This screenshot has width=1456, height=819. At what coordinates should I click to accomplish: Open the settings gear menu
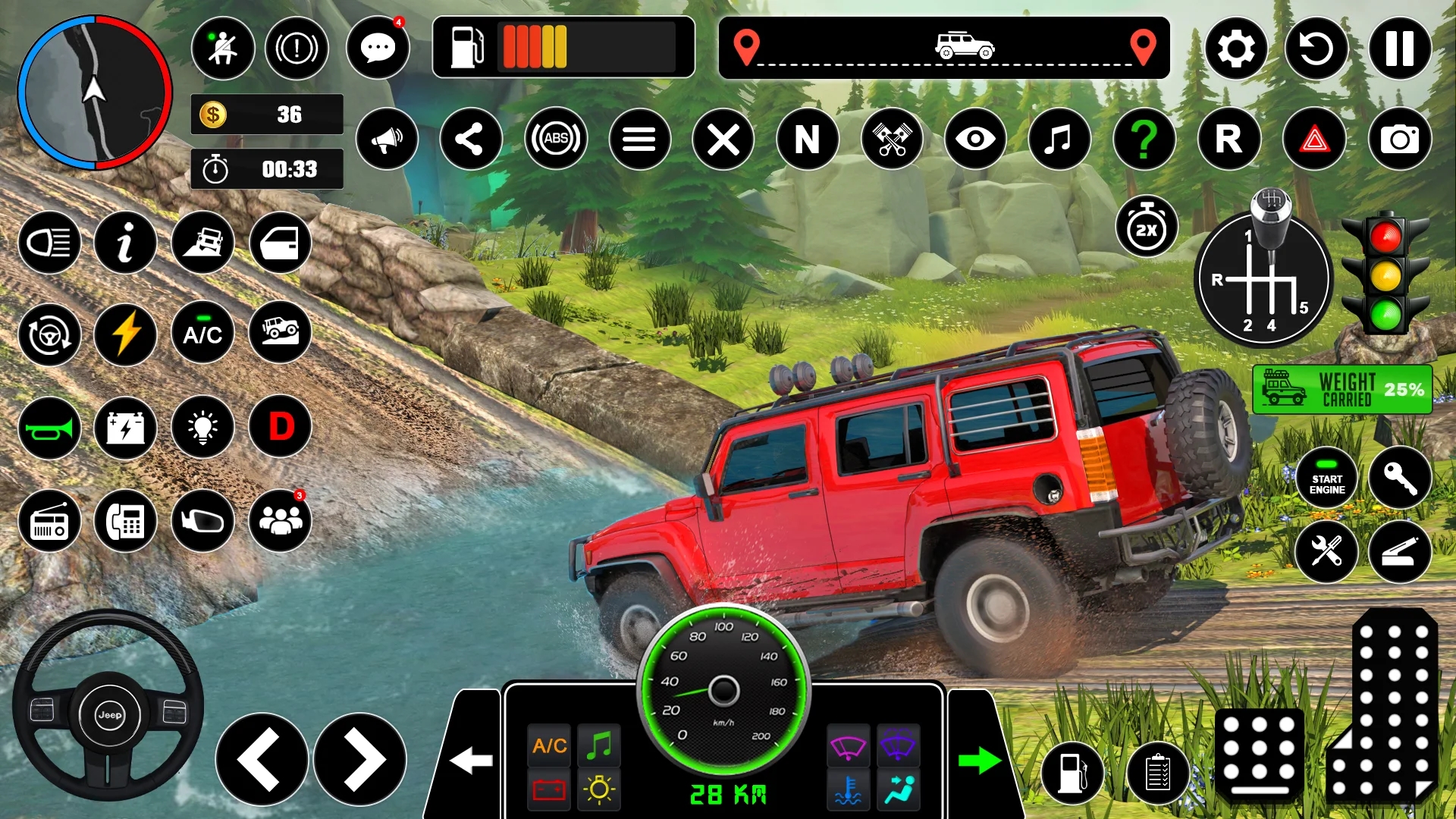pos(1236,49)
